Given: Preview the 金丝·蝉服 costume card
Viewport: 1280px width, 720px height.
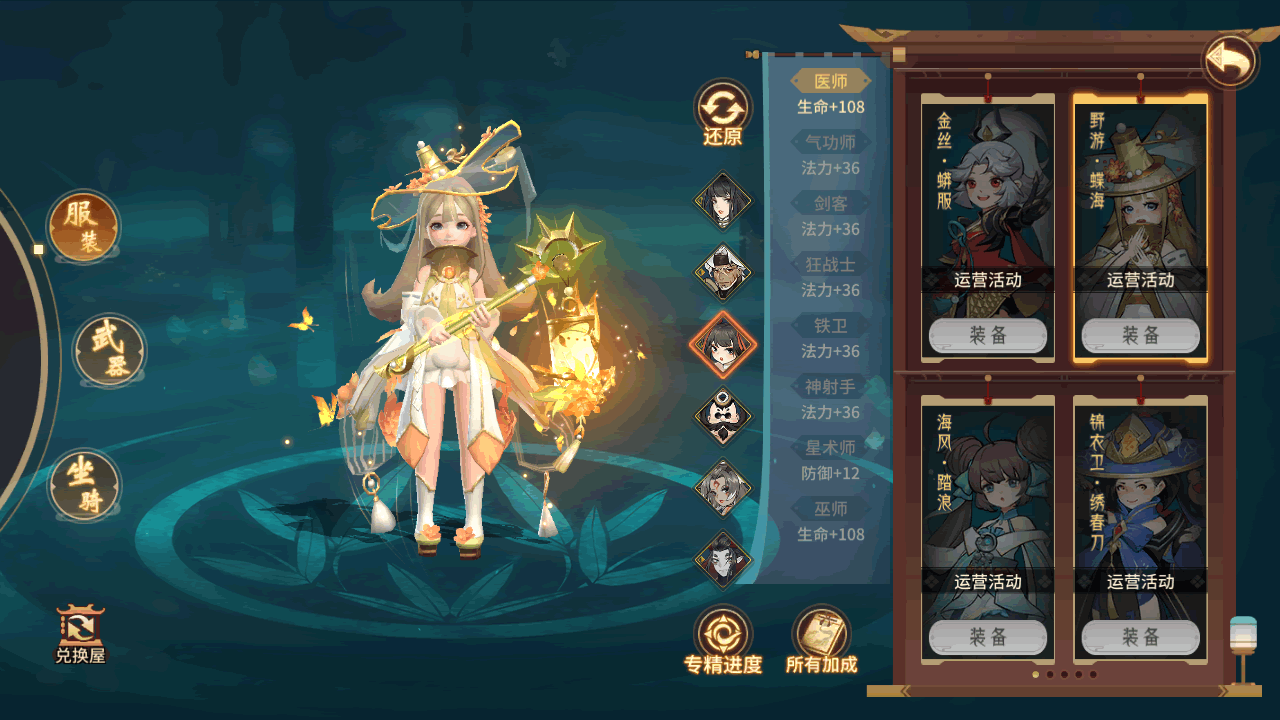Looking at the screenshot, I should coord(988,190).
